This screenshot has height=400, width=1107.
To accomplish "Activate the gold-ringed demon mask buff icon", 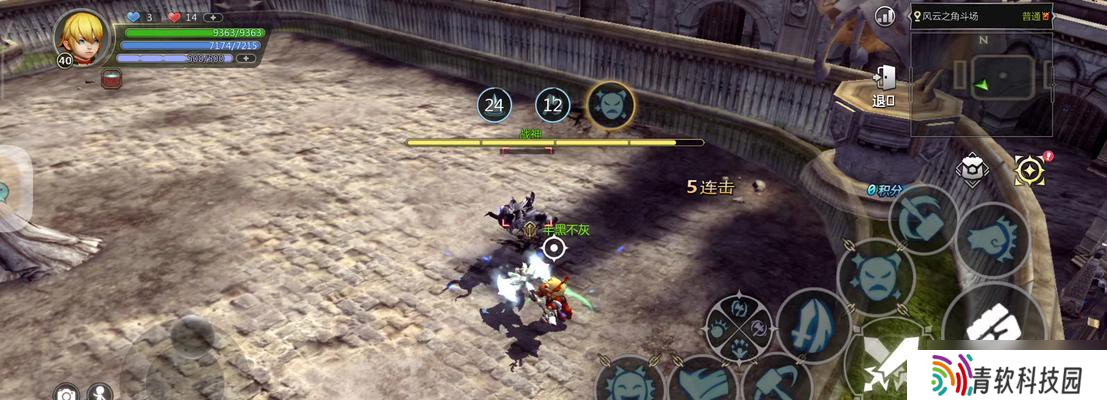I will 609,104.
